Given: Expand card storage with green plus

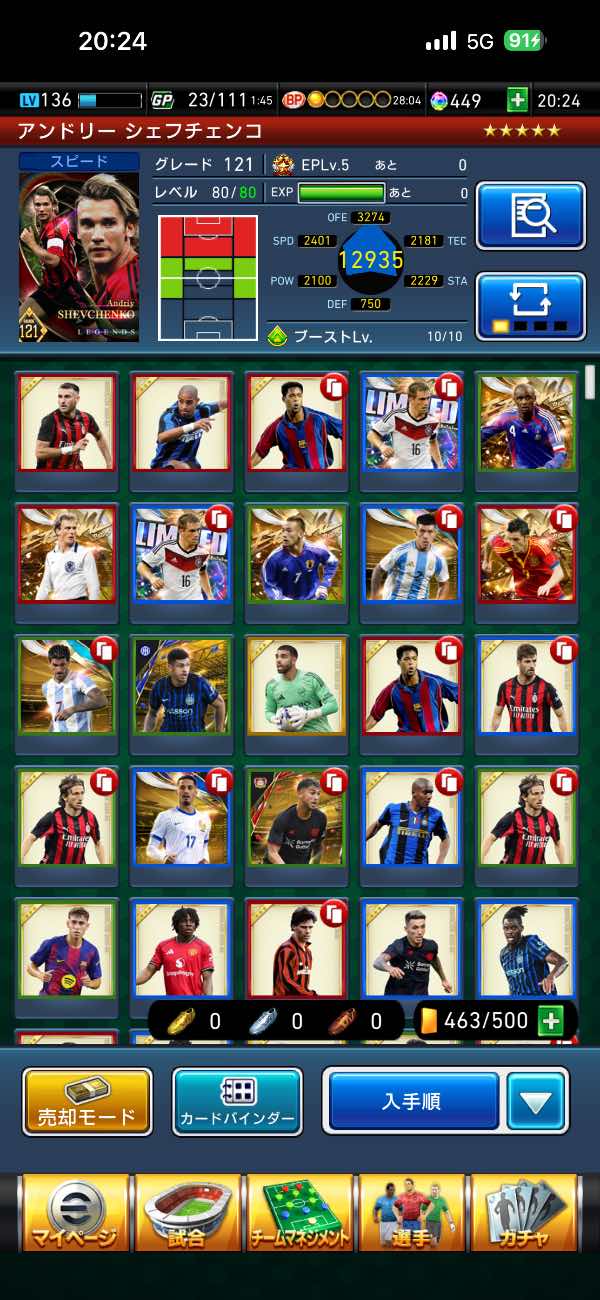Looking at the screenshot, I should (550, 1021).
